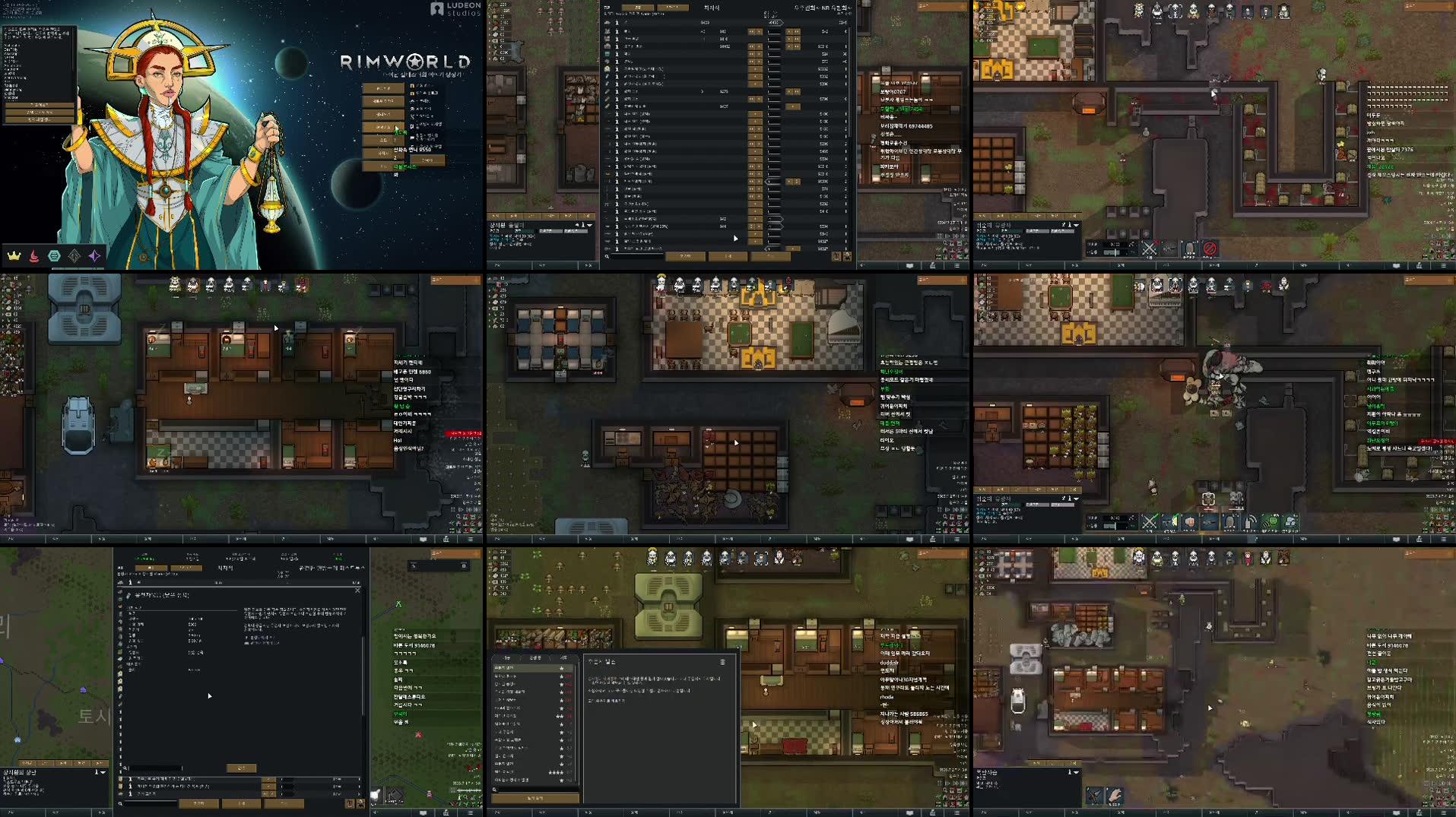This screenshot has height=817, width=1456.
Task: Click the Ideology flame DLC icon
Action: 33,256
